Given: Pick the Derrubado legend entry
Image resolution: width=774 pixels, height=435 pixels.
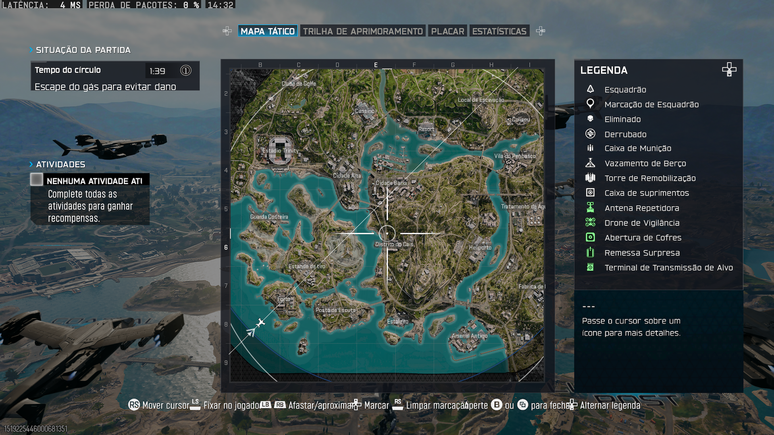Looking at the screenshot, I should (625, 134).
